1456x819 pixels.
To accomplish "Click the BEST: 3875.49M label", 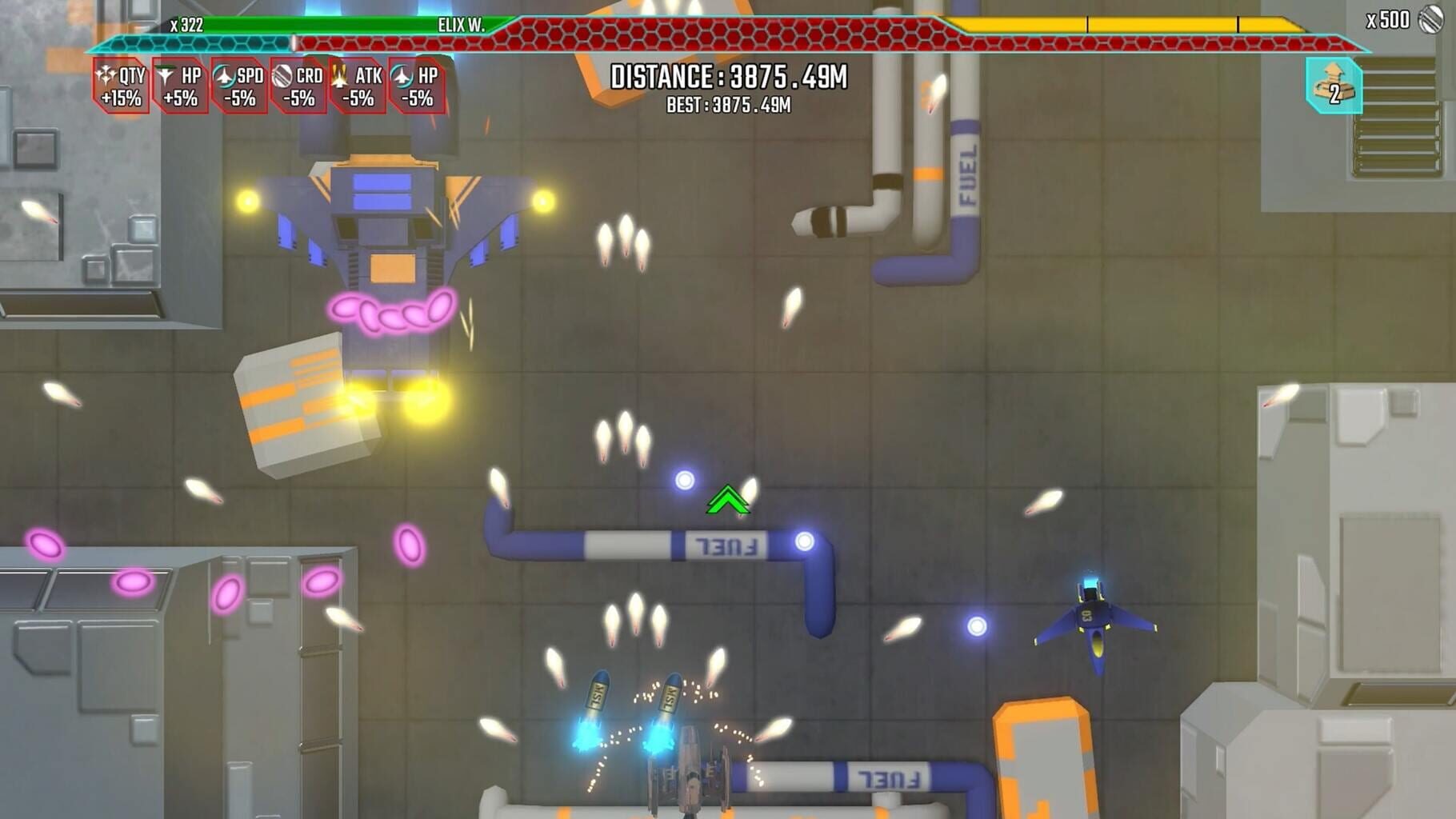I will (x=727, y=104).
